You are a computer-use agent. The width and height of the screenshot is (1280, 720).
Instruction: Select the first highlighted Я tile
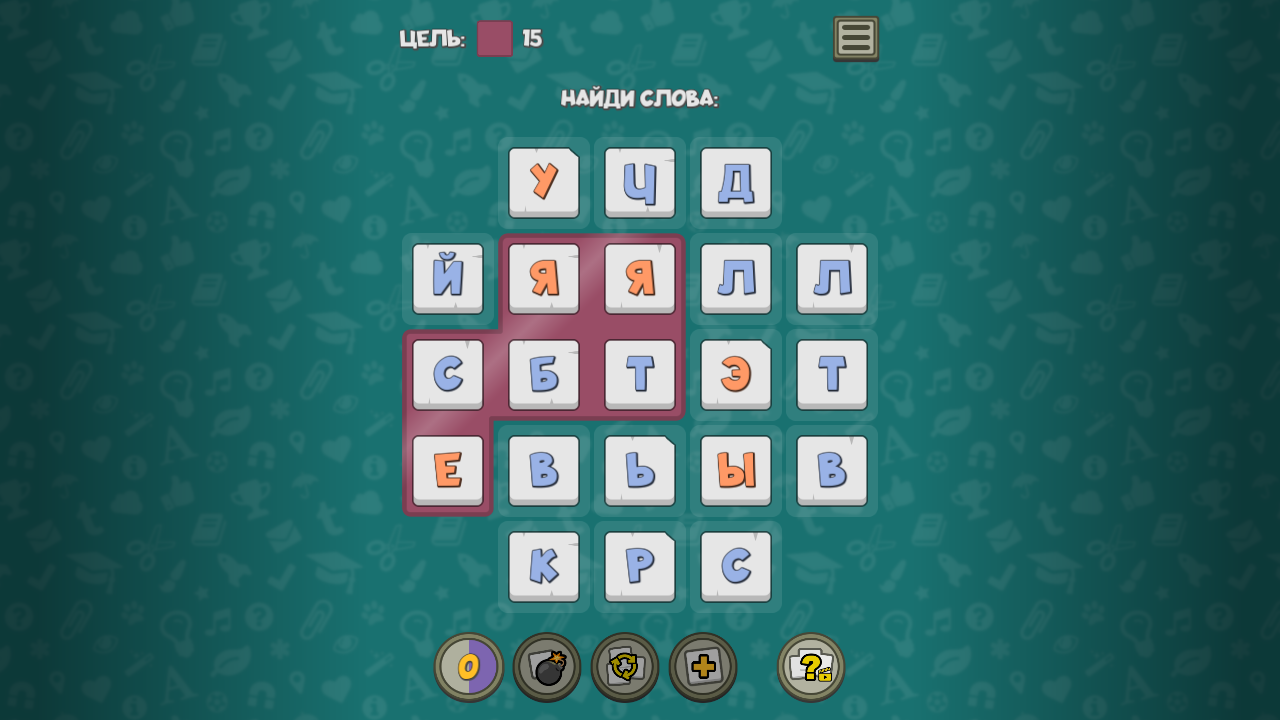coord(544,278)
